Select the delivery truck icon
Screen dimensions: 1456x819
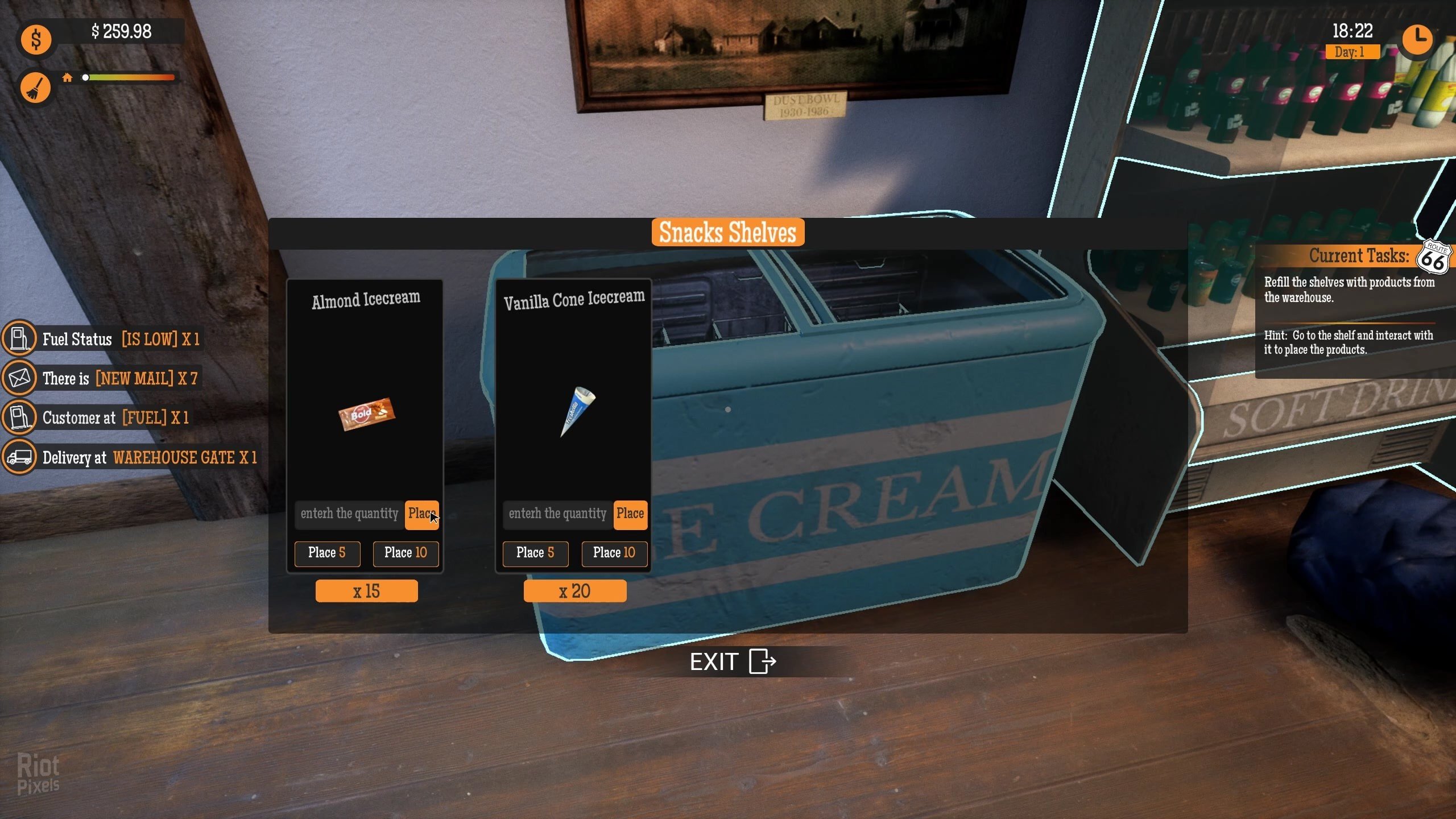[x=19, y=456]
